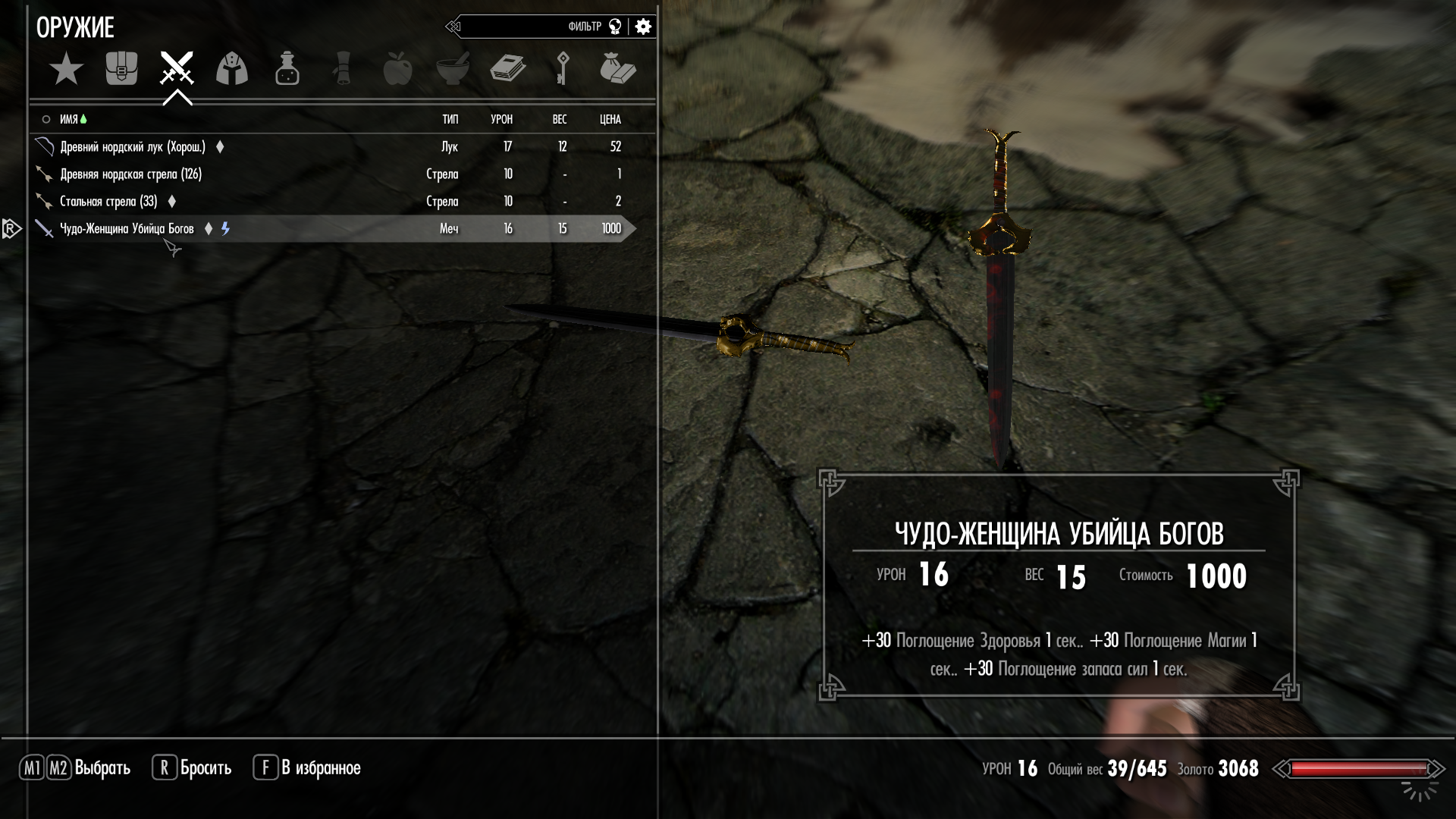Viewport: 1456px width, 819px height.
Task: Click the Фильтр search field
Action: [531, 27]
